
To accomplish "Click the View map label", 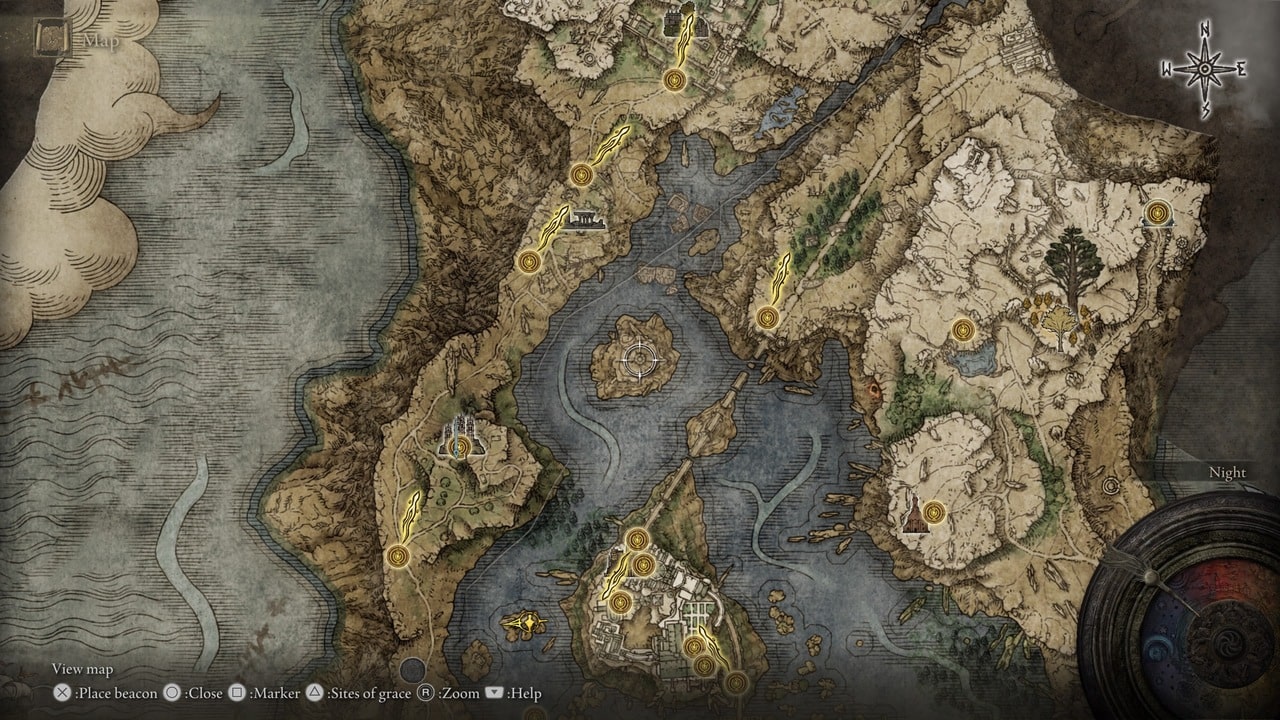I will click(80, 669).
